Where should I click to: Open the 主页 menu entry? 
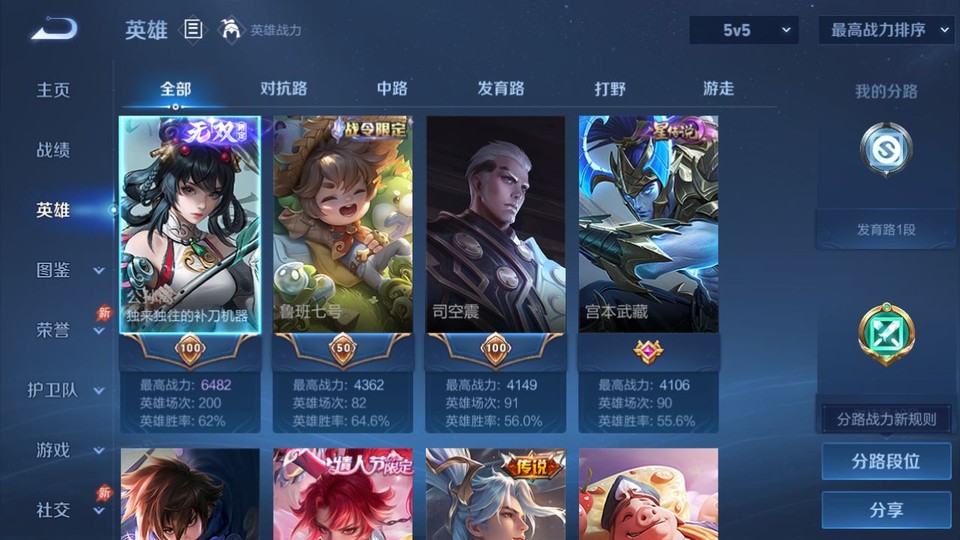[x=54, y=90]
